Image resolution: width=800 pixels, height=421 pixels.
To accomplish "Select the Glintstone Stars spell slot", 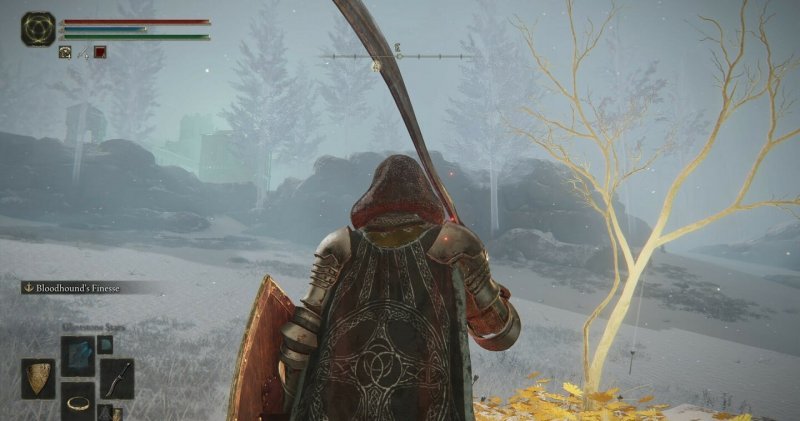I will [x=77, y=356].
